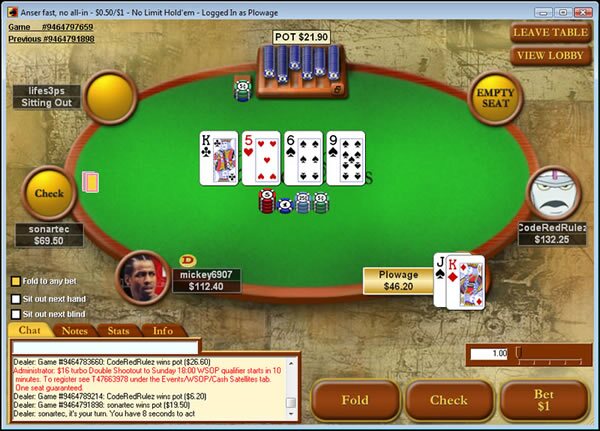Open the View Lobby button
The width and height of the screenshot is (600, 431).
(x=550, y=55)
